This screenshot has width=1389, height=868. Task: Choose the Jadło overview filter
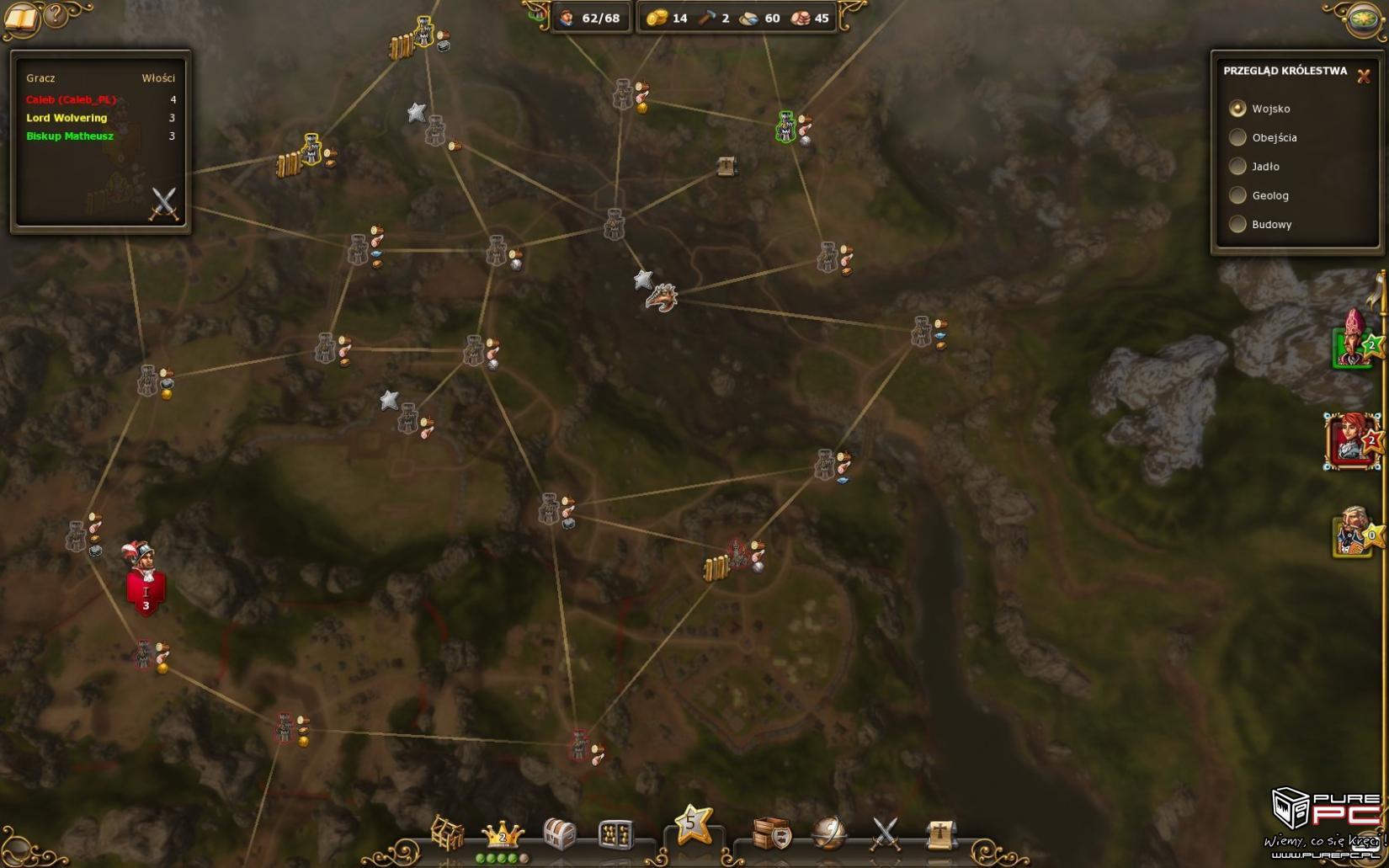pos(1237,167)
